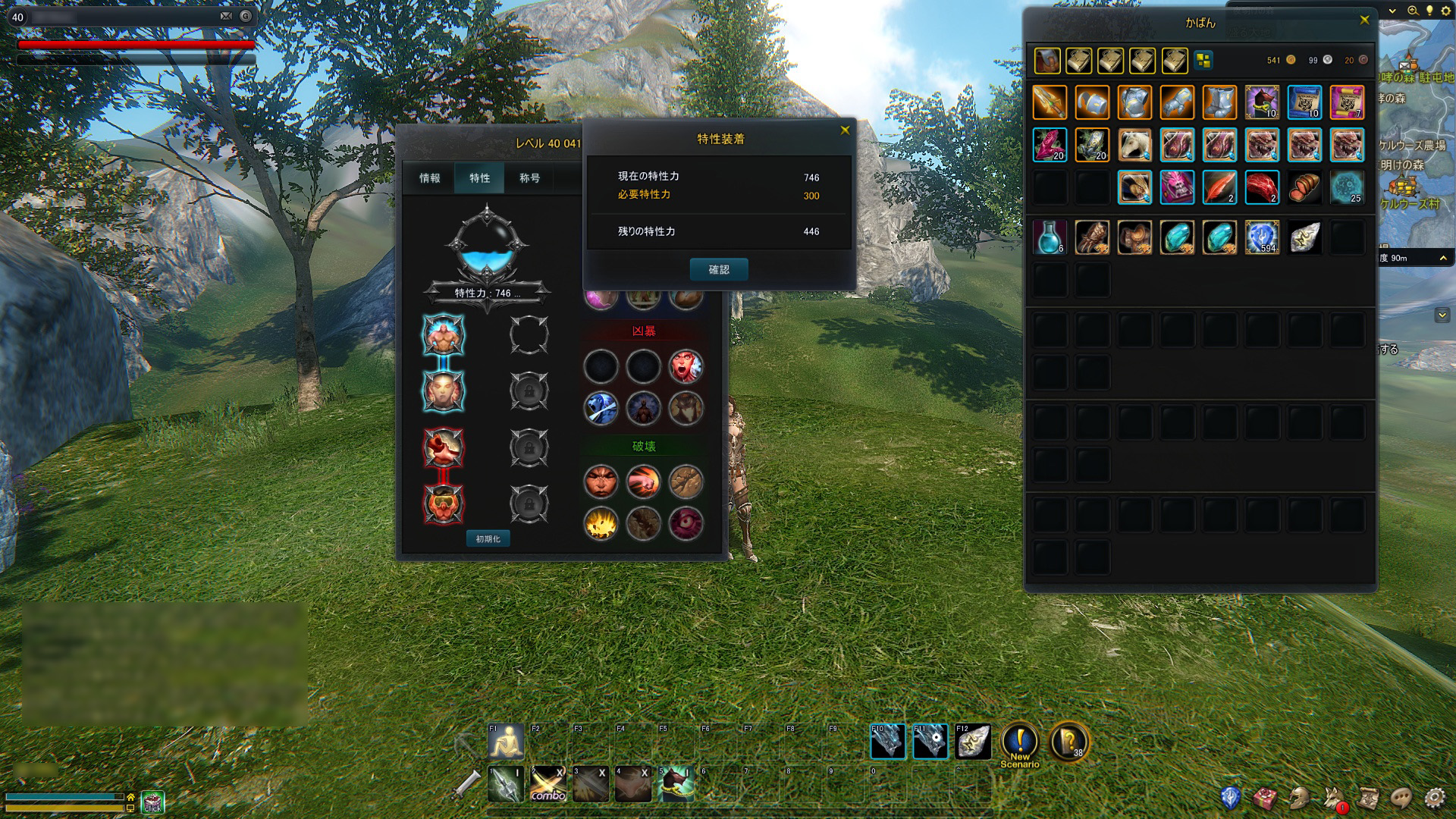Pick the white horse head item

1134,145
